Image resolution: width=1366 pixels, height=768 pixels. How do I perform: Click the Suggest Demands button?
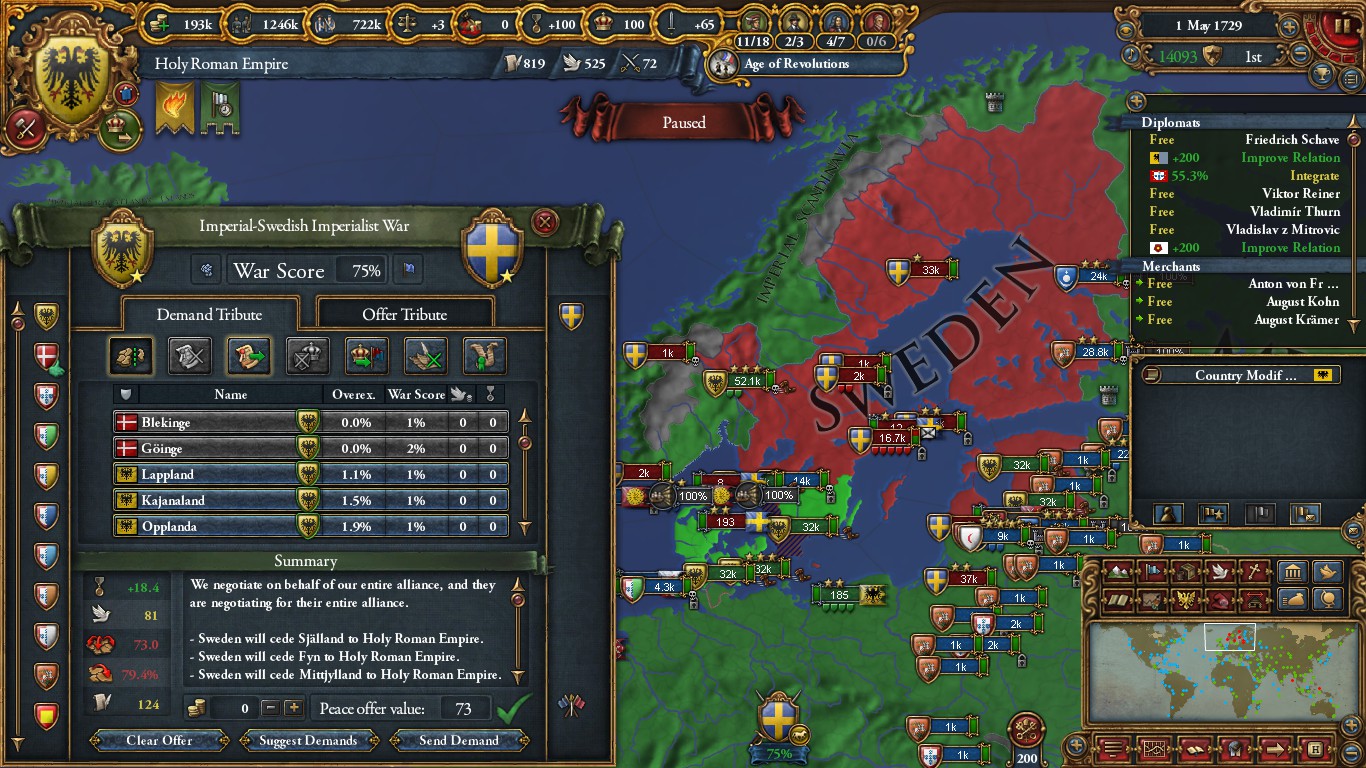click(308, 741)
